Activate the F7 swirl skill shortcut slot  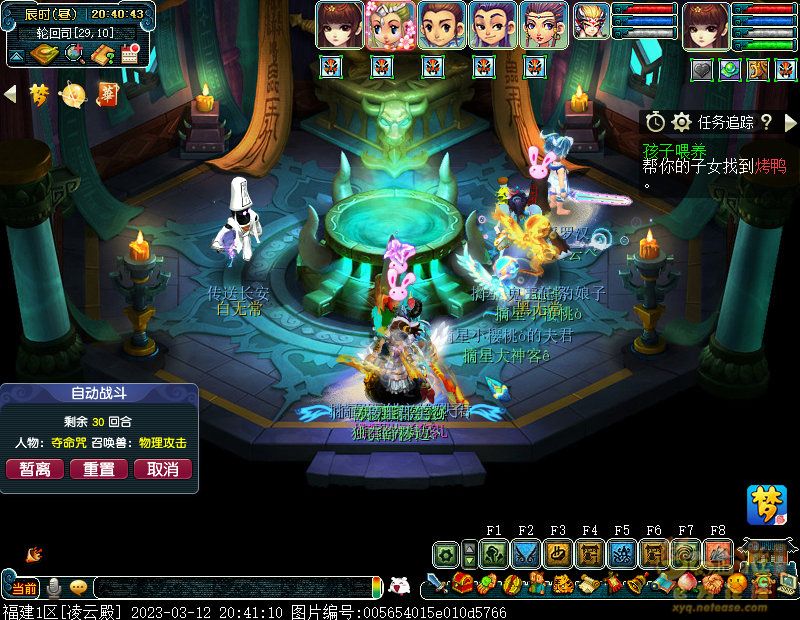[x=686, y=553]
